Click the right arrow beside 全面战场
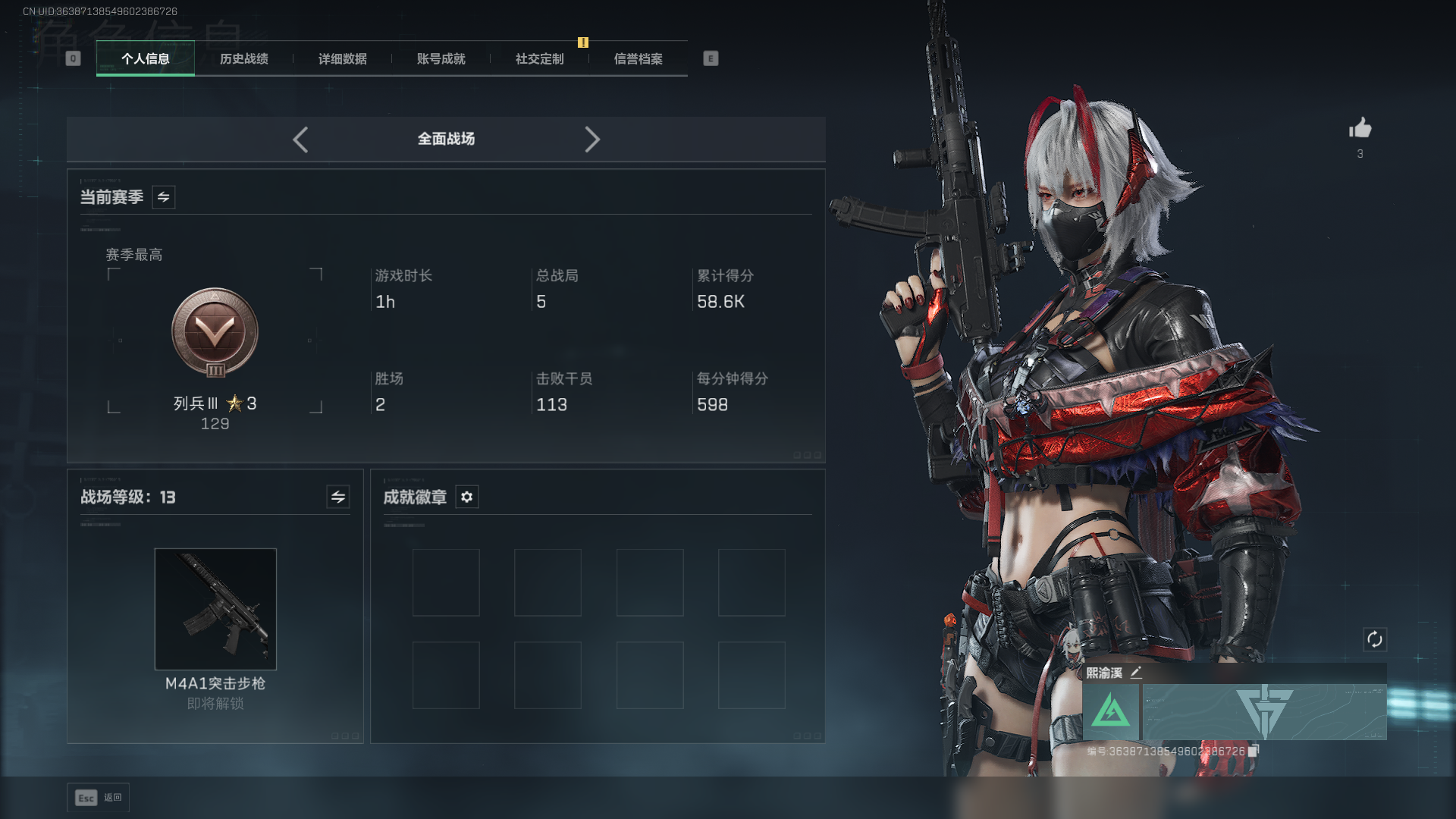This screenshot has height=819, width=1456. point(592,140)
